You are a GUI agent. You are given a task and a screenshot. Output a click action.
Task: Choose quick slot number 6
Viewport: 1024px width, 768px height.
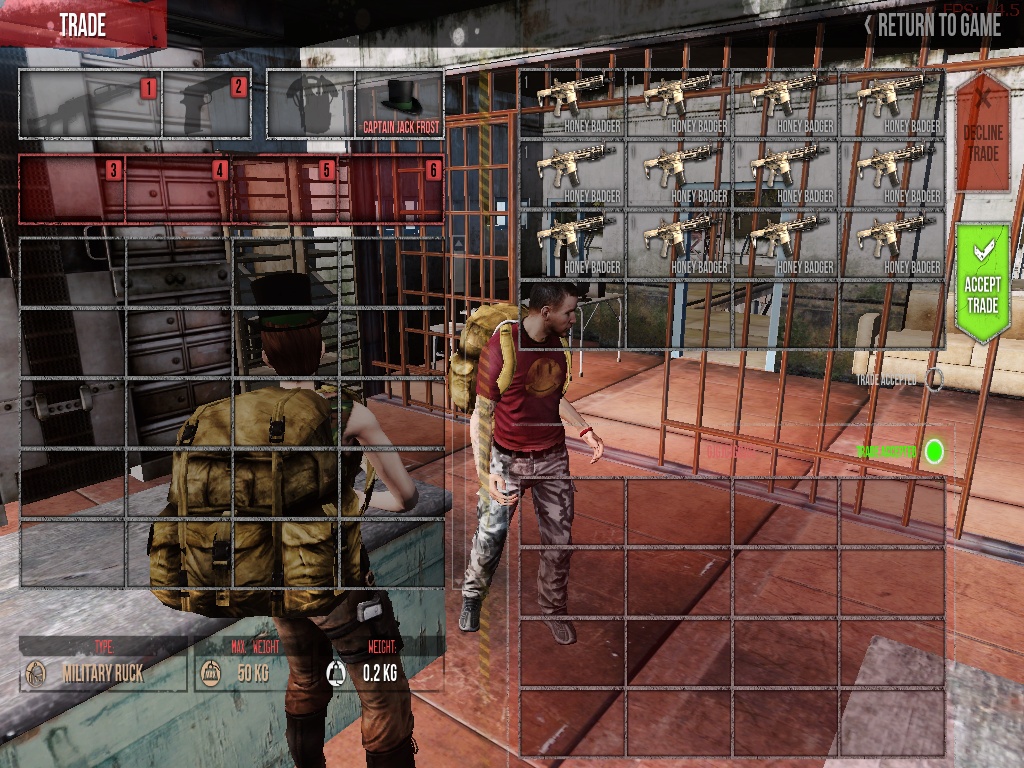tap(392, 189)
